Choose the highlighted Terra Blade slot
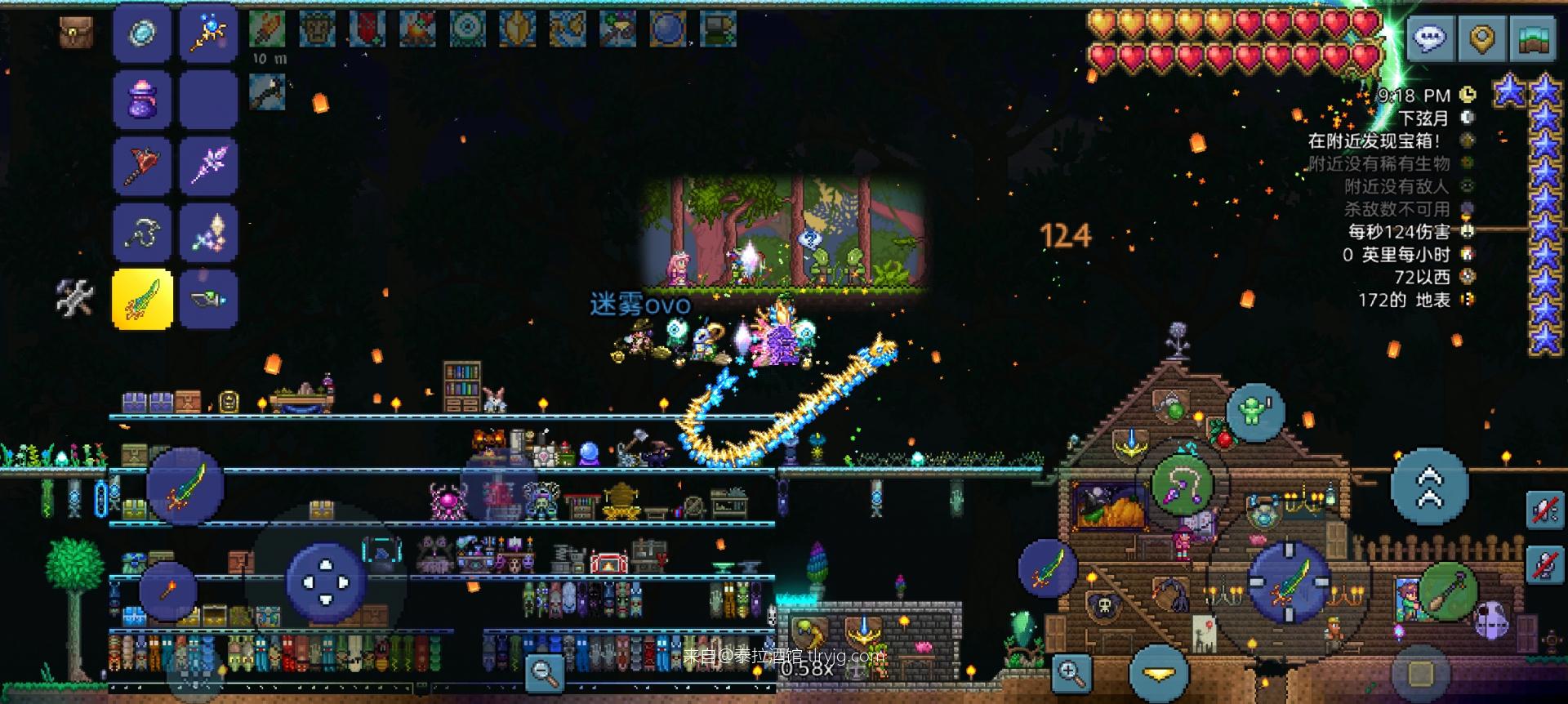Viewport: 1568px width, 704px height. [142, 299]
